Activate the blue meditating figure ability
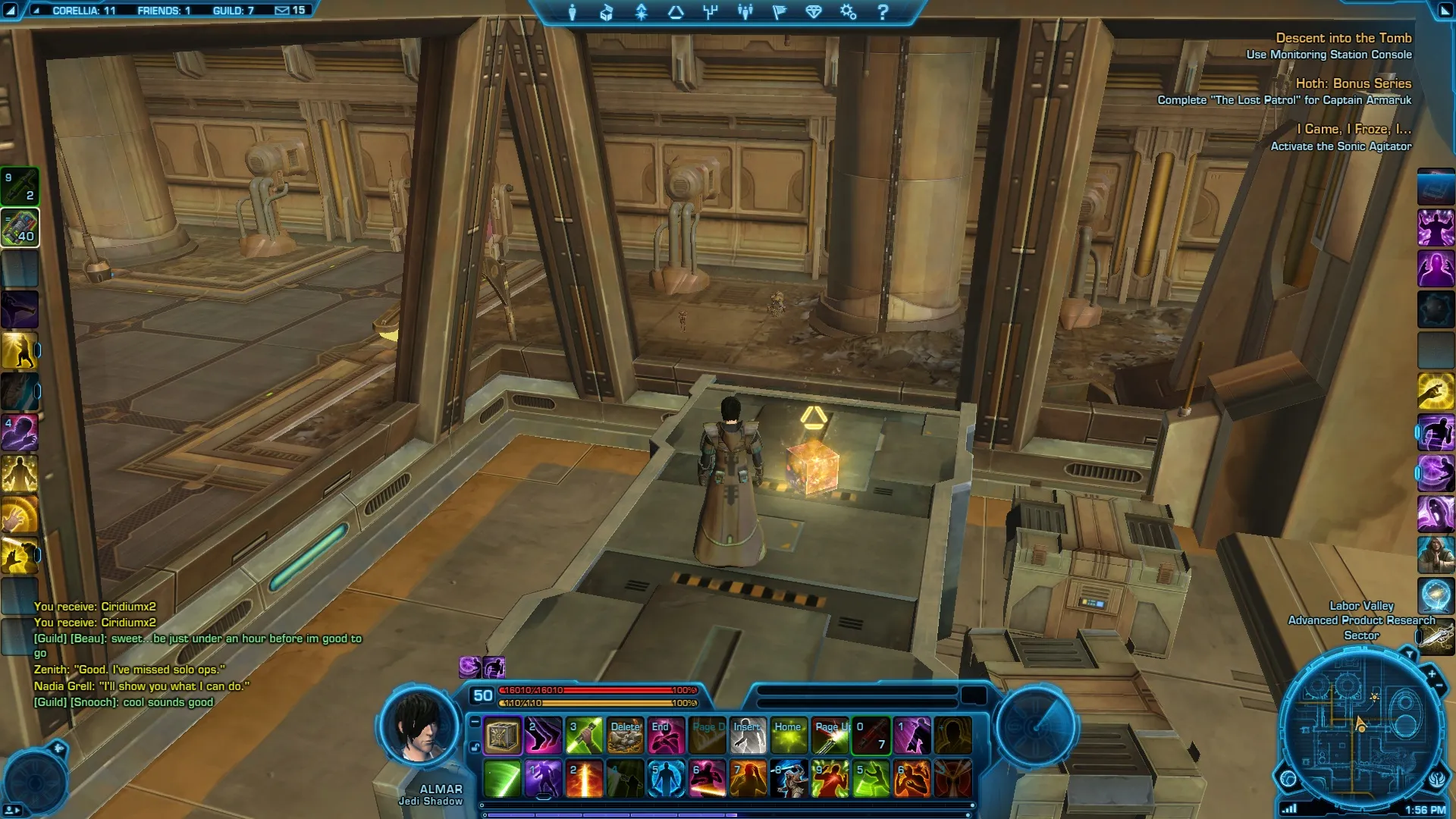The height and width of the screenshot is (819, 1456). tap(666, 779)
